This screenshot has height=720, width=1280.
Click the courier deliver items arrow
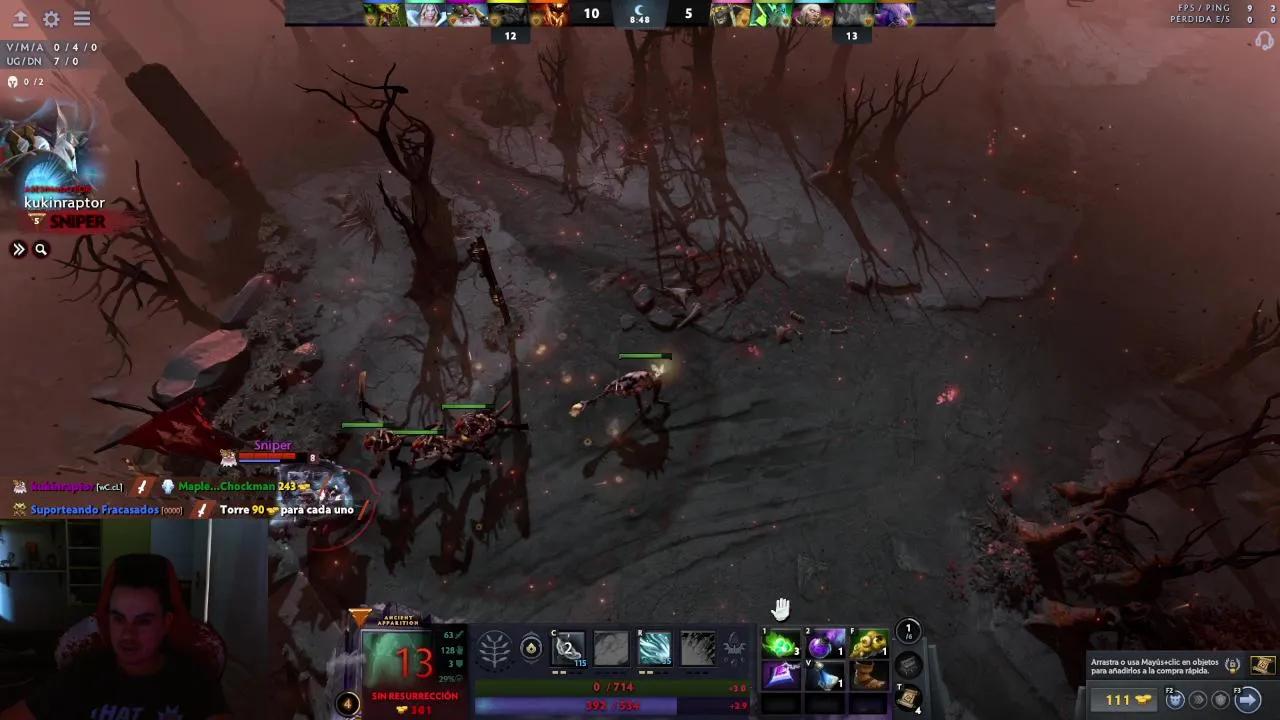[1248, 700]
